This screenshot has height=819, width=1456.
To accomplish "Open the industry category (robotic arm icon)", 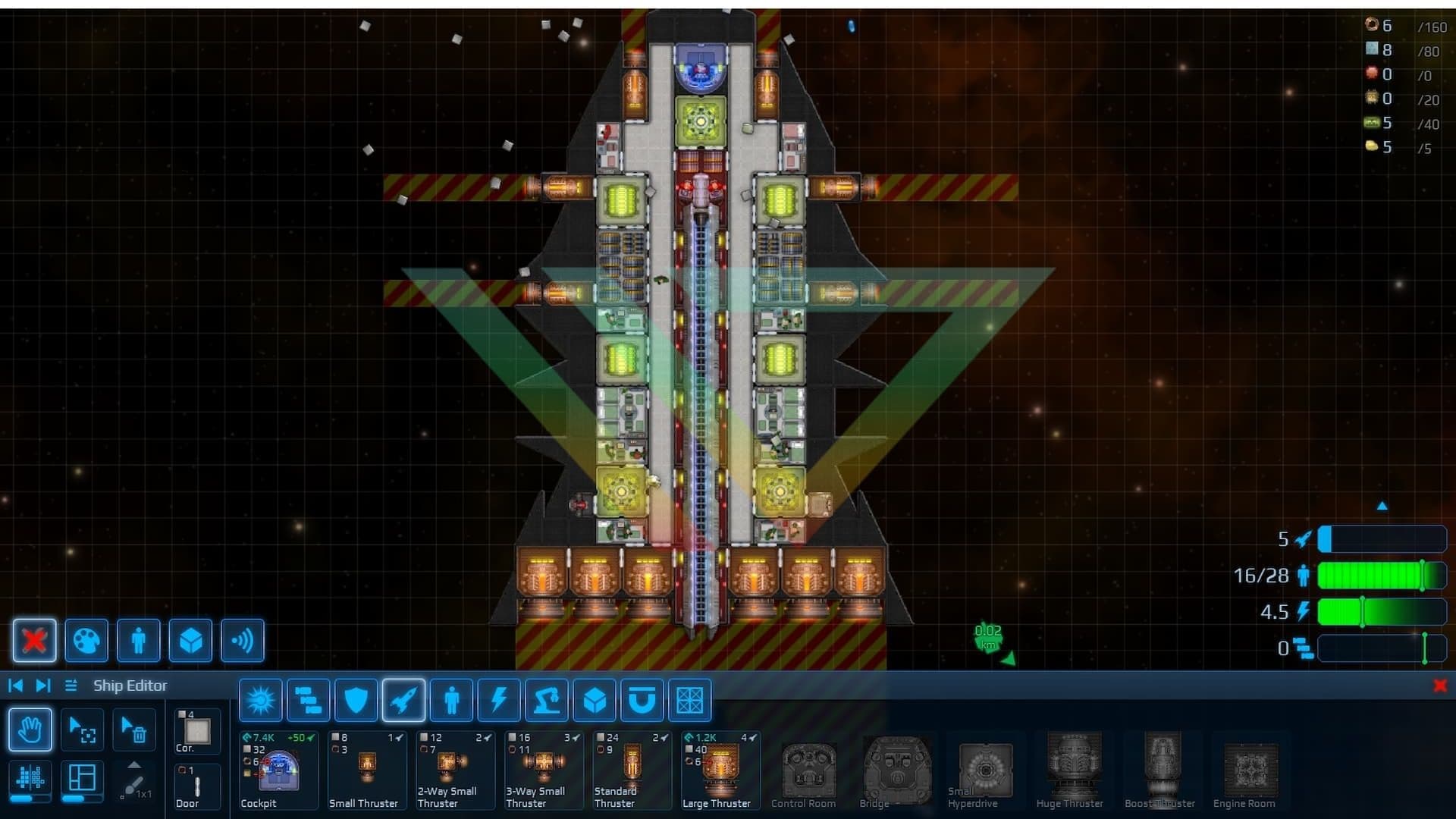I will (x=548, y=700).
